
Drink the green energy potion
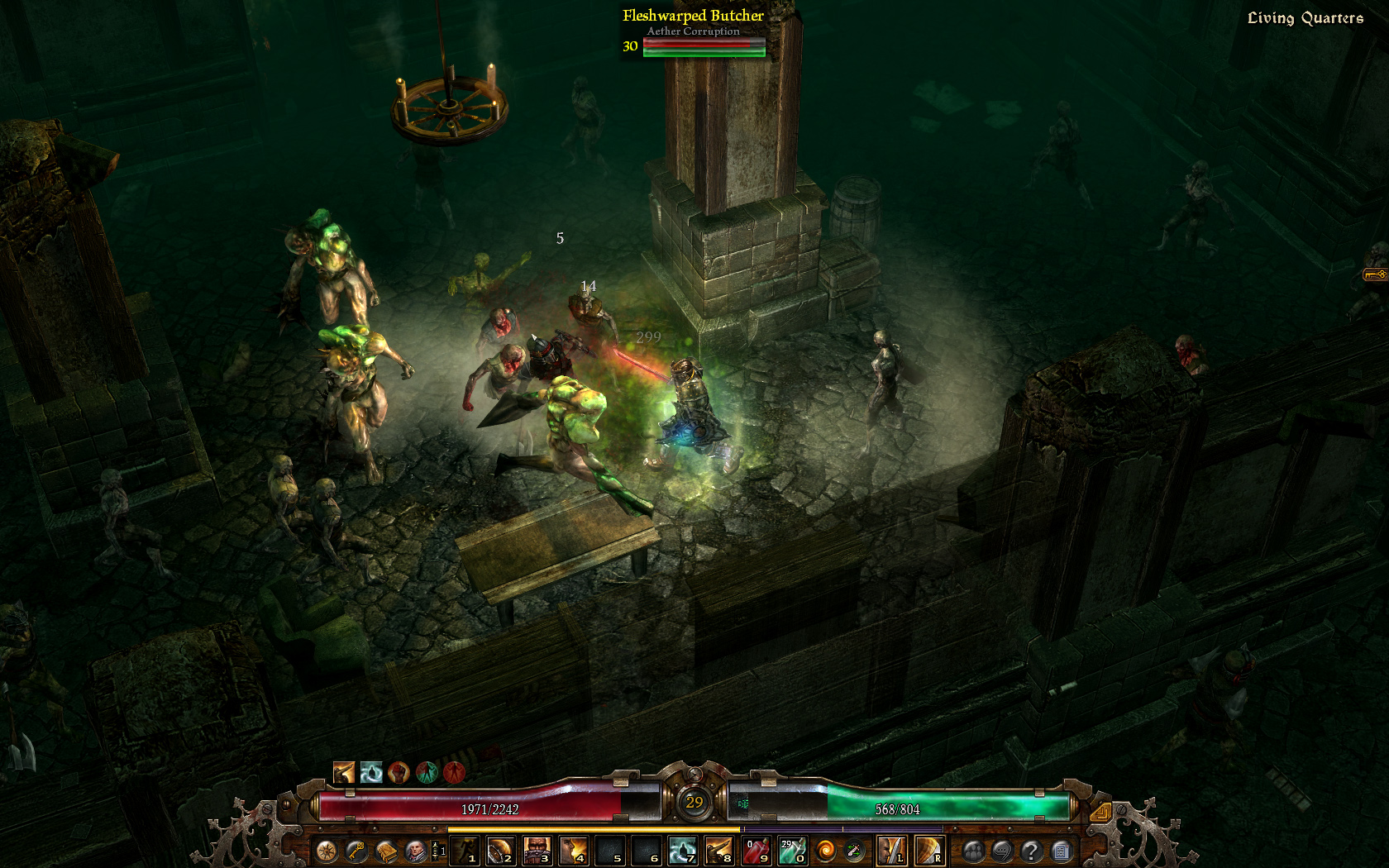pos(792,851)
